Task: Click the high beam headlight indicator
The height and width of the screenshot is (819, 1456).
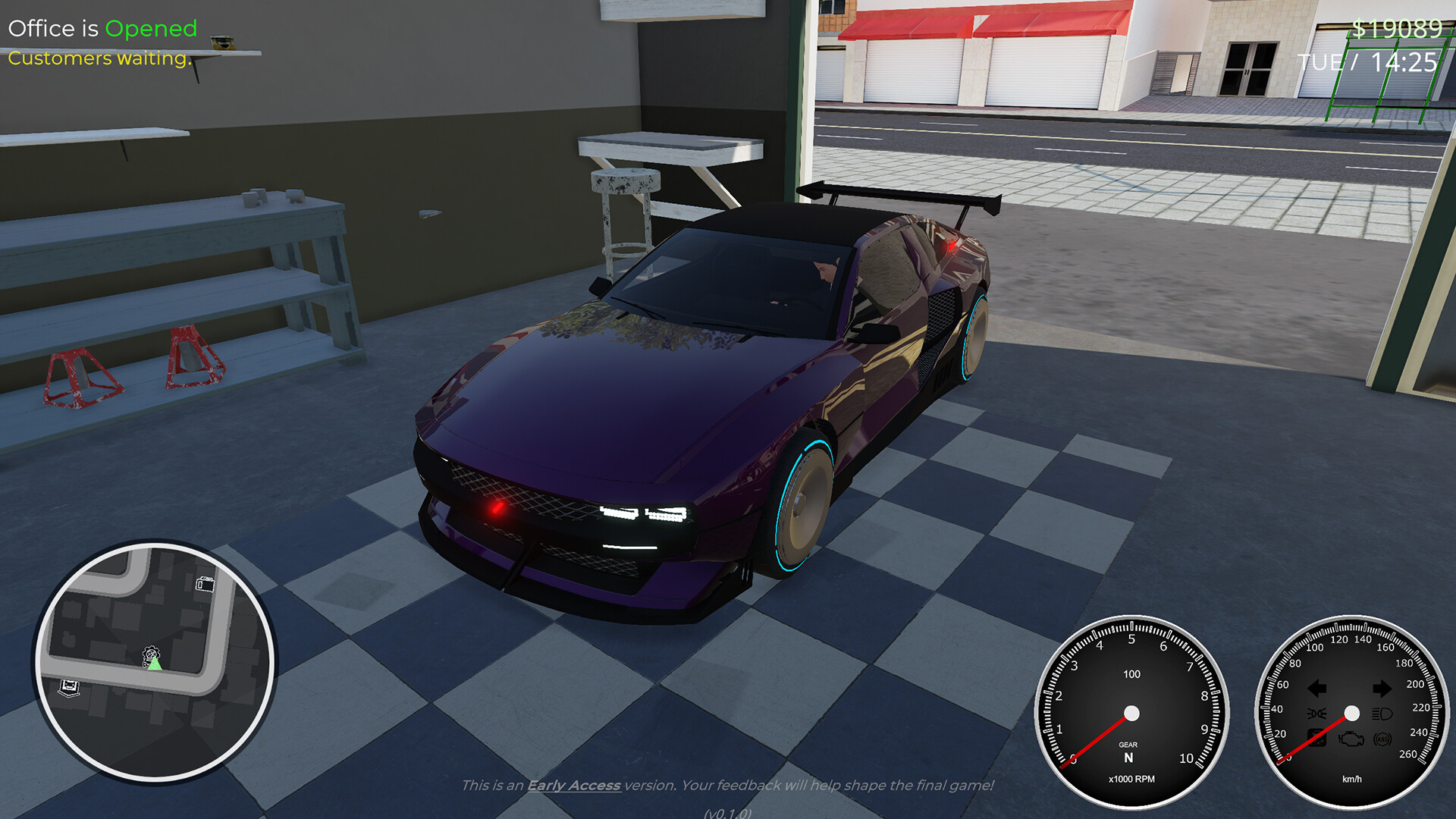Action: click(x=1382, y=713)
